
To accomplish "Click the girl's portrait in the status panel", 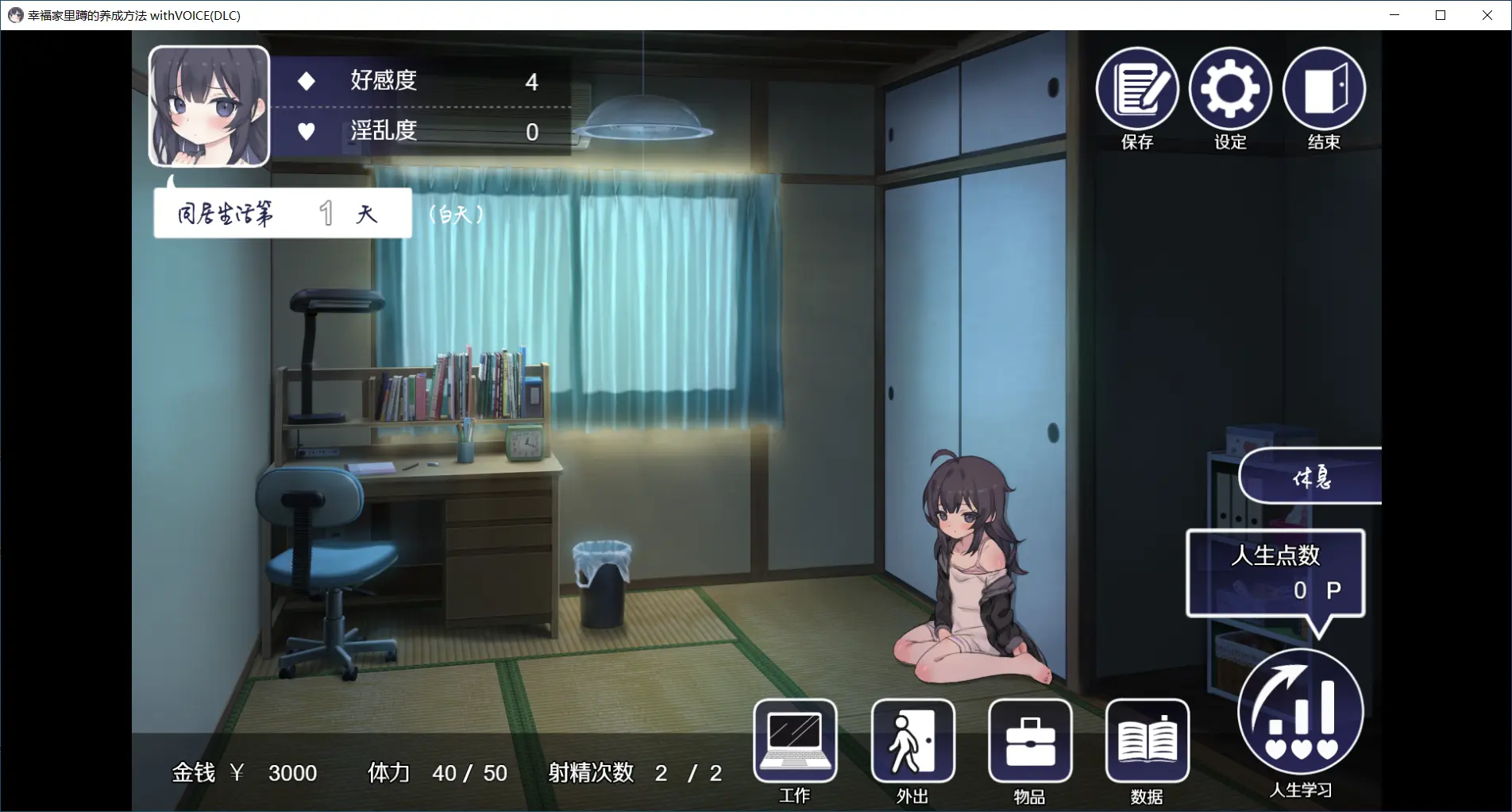I will pyautogui.click(x=210, y=106).
